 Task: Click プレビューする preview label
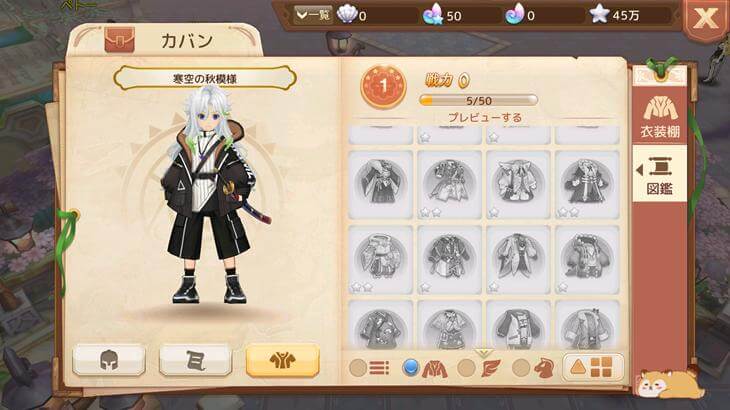[484, 117]
